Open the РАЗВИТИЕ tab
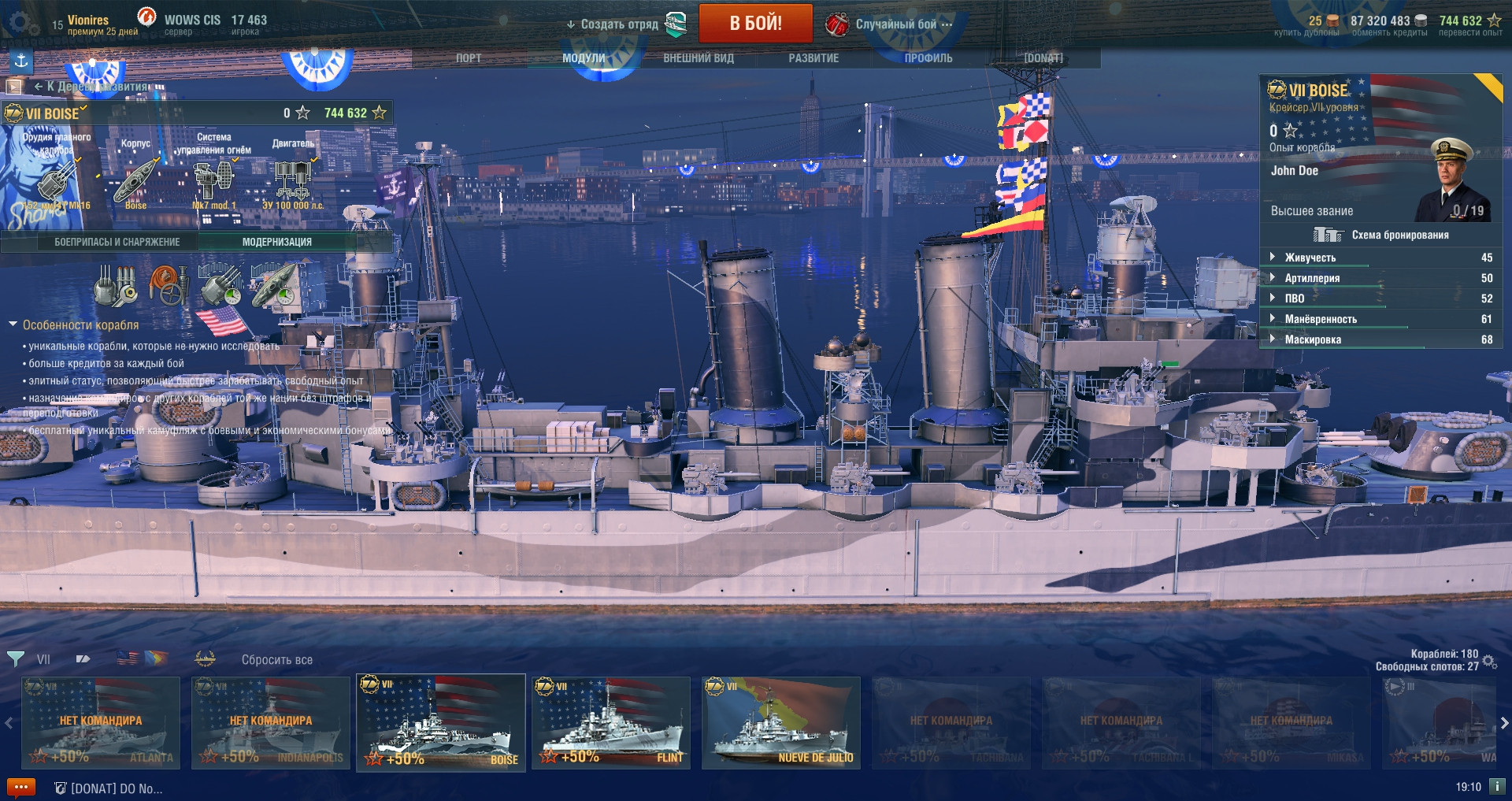 click(813, 58)
